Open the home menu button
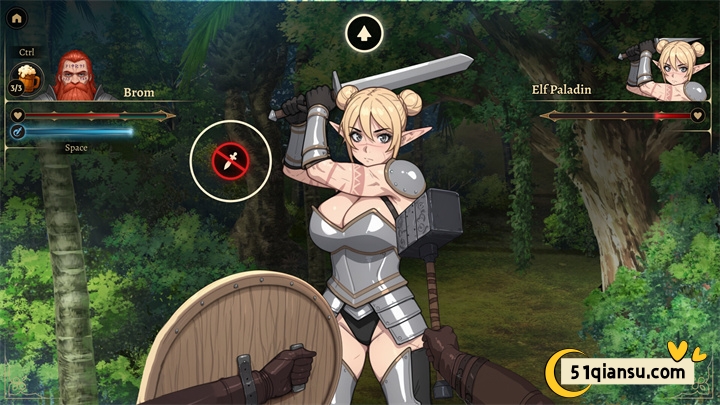Viewport: 720px width, 405px height. [17, 17]
